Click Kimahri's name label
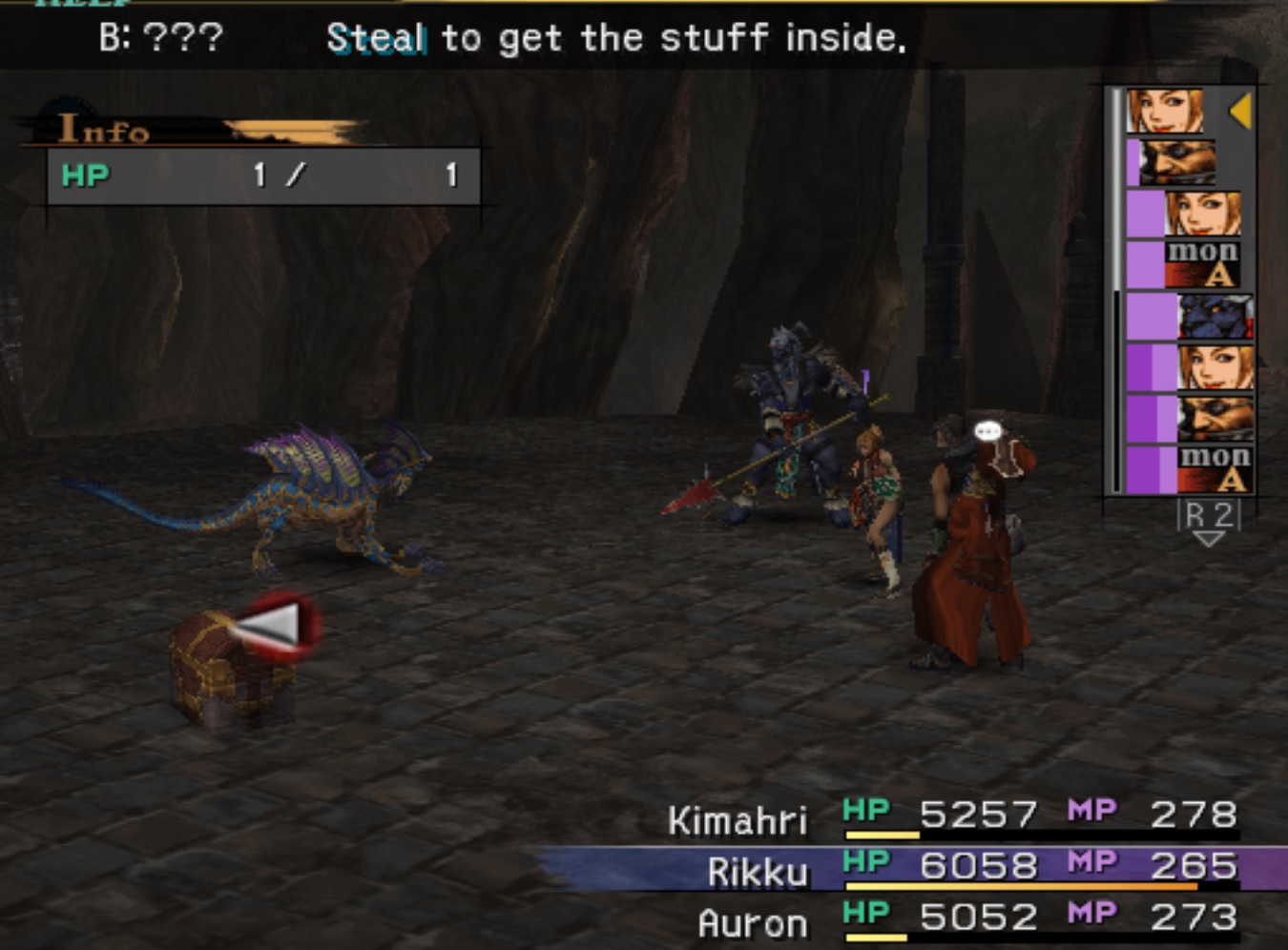 click(739, 818)
